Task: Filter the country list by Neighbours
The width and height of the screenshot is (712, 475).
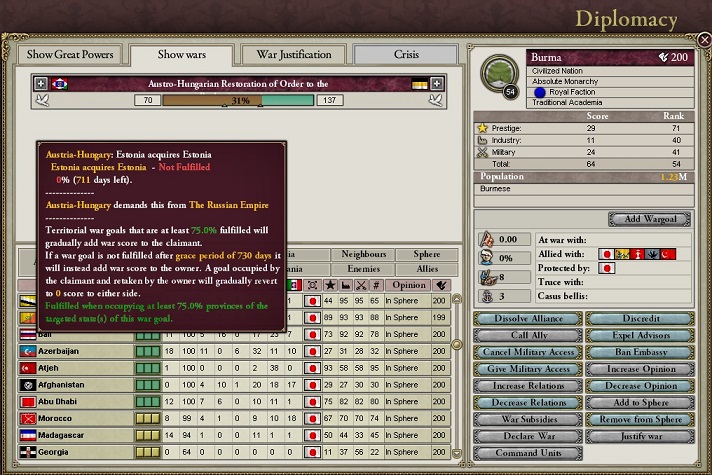Action: click(363, 254)
